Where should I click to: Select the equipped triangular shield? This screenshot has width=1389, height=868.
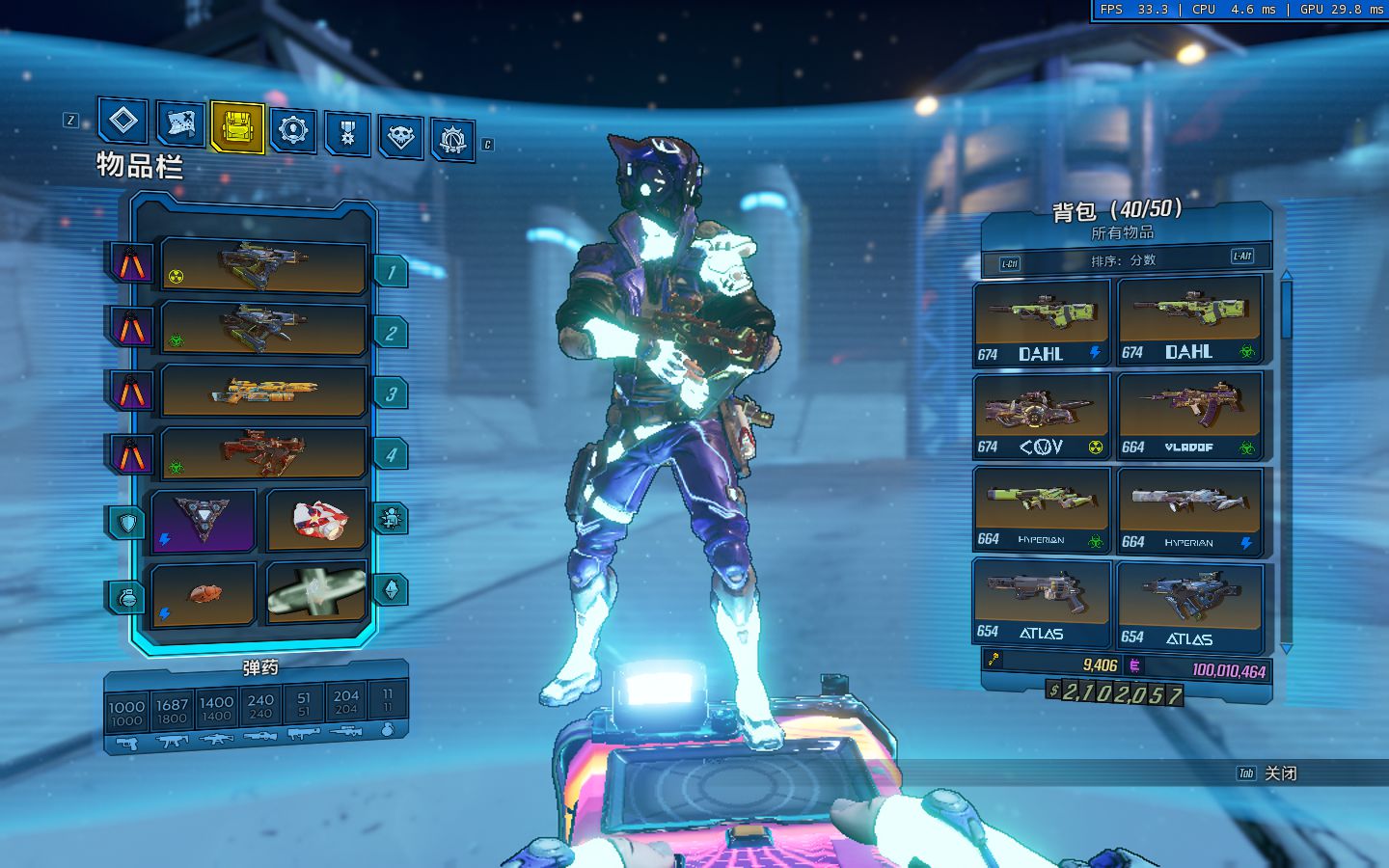[204, 521]
